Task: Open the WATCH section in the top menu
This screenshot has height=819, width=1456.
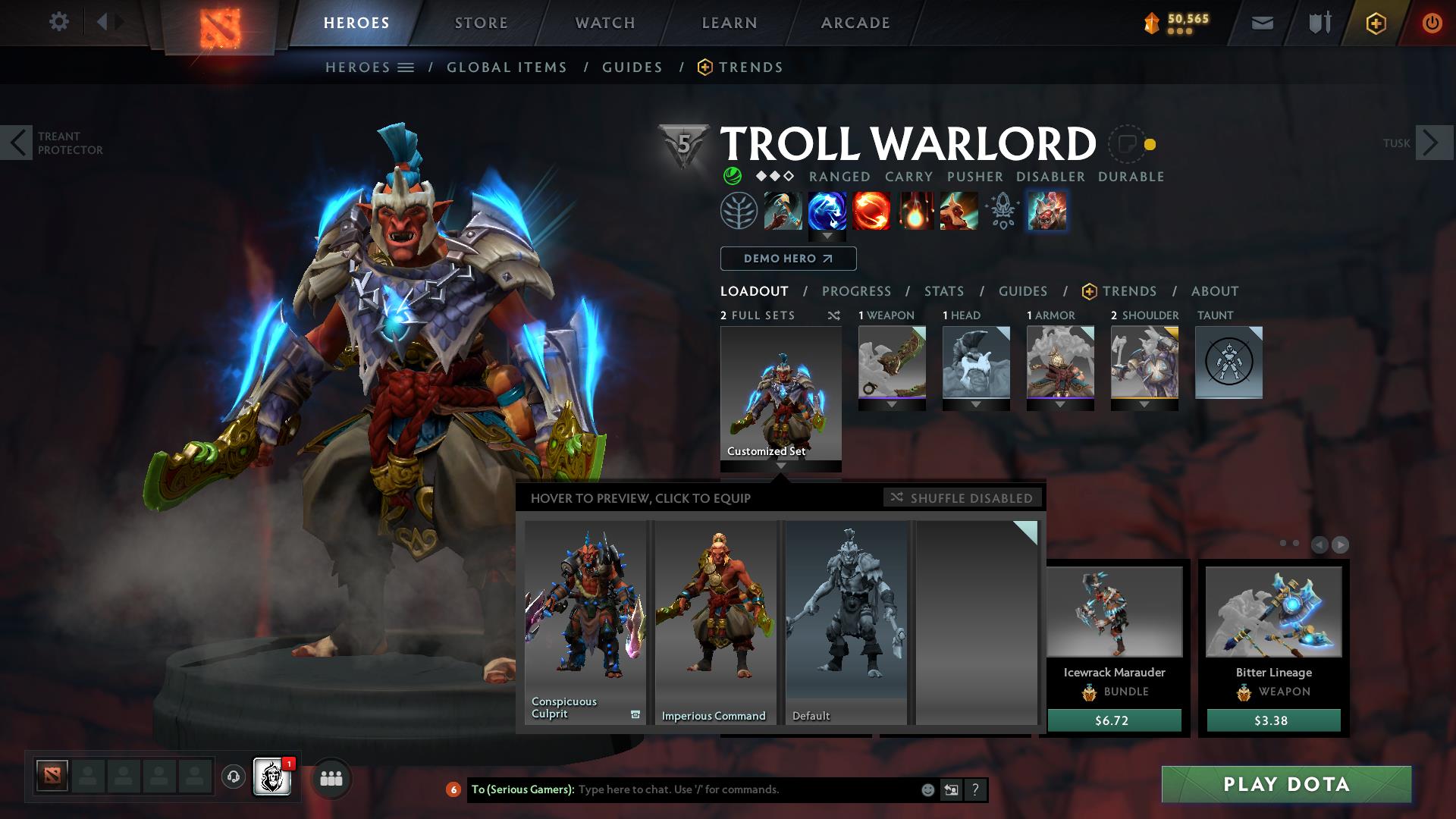Action: [x=604, y=23]
